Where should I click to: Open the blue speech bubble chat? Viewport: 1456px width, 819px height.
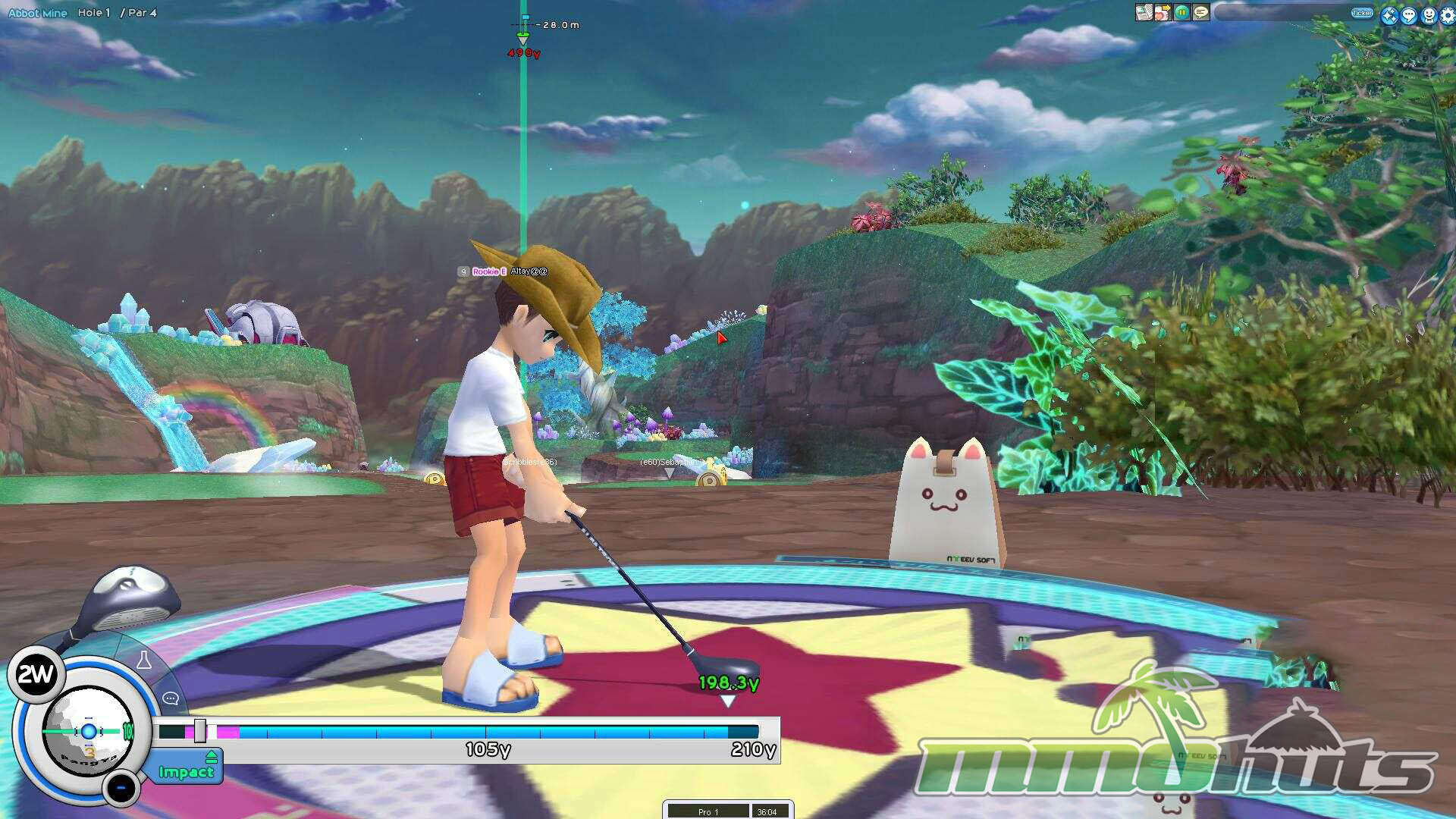click(x=1409, y=15)
